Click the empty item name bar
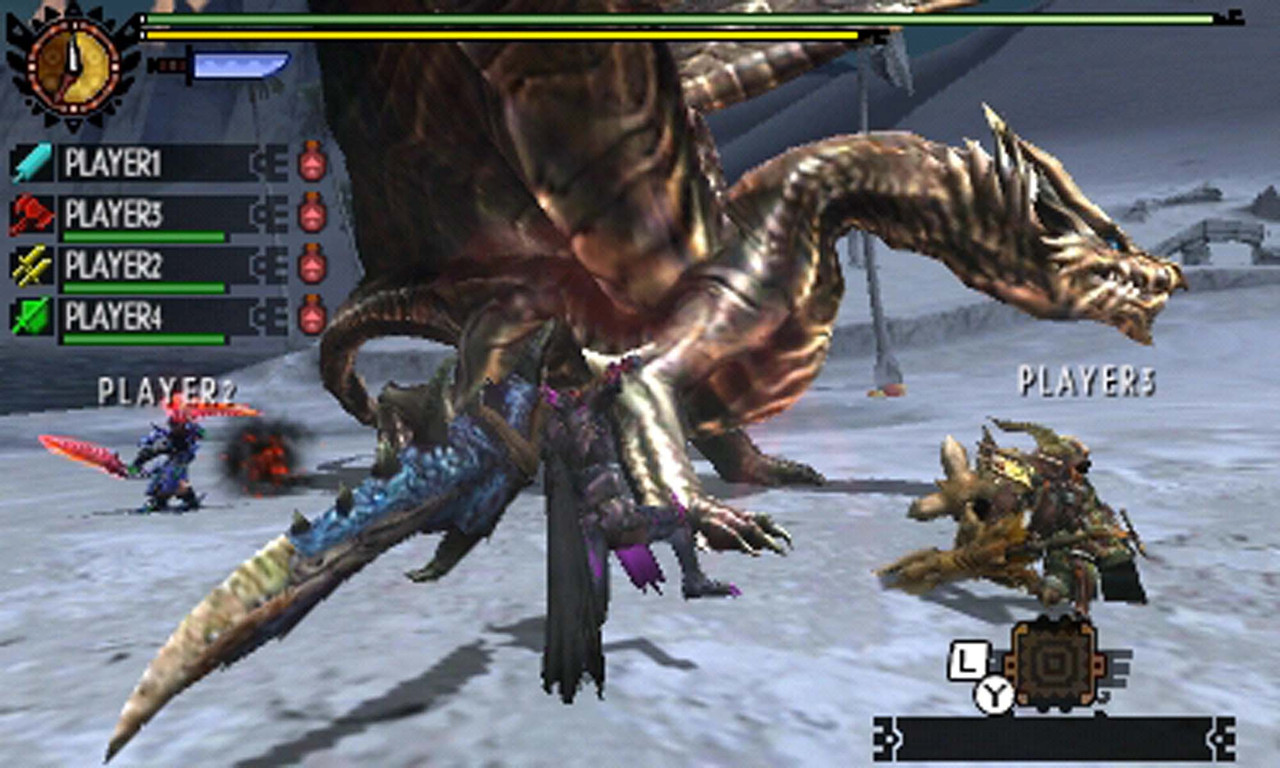The width and height of the screenshot is (1280, 768). (1054, 739)
